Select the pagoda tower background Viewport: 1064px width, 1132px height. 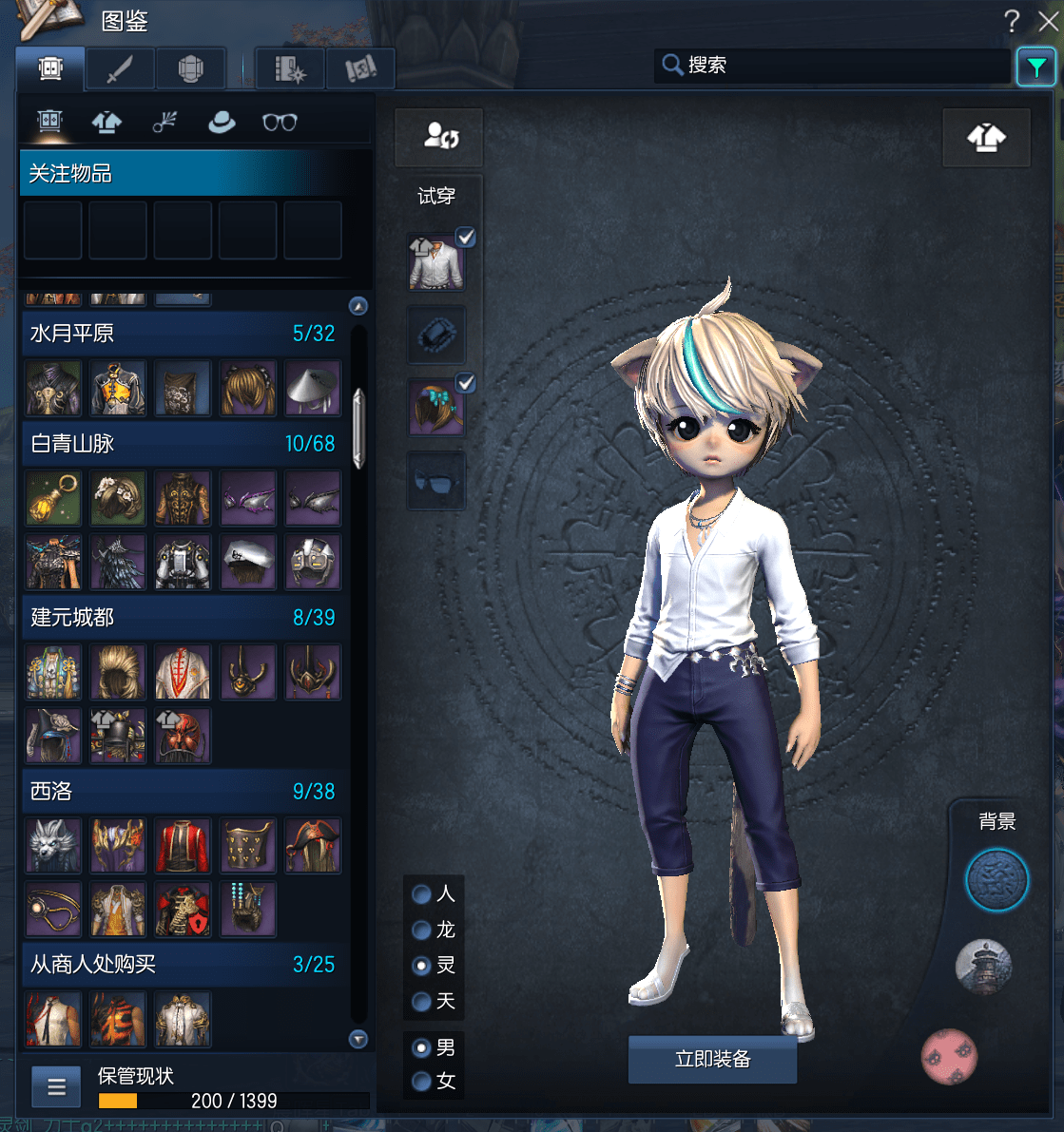983,968
